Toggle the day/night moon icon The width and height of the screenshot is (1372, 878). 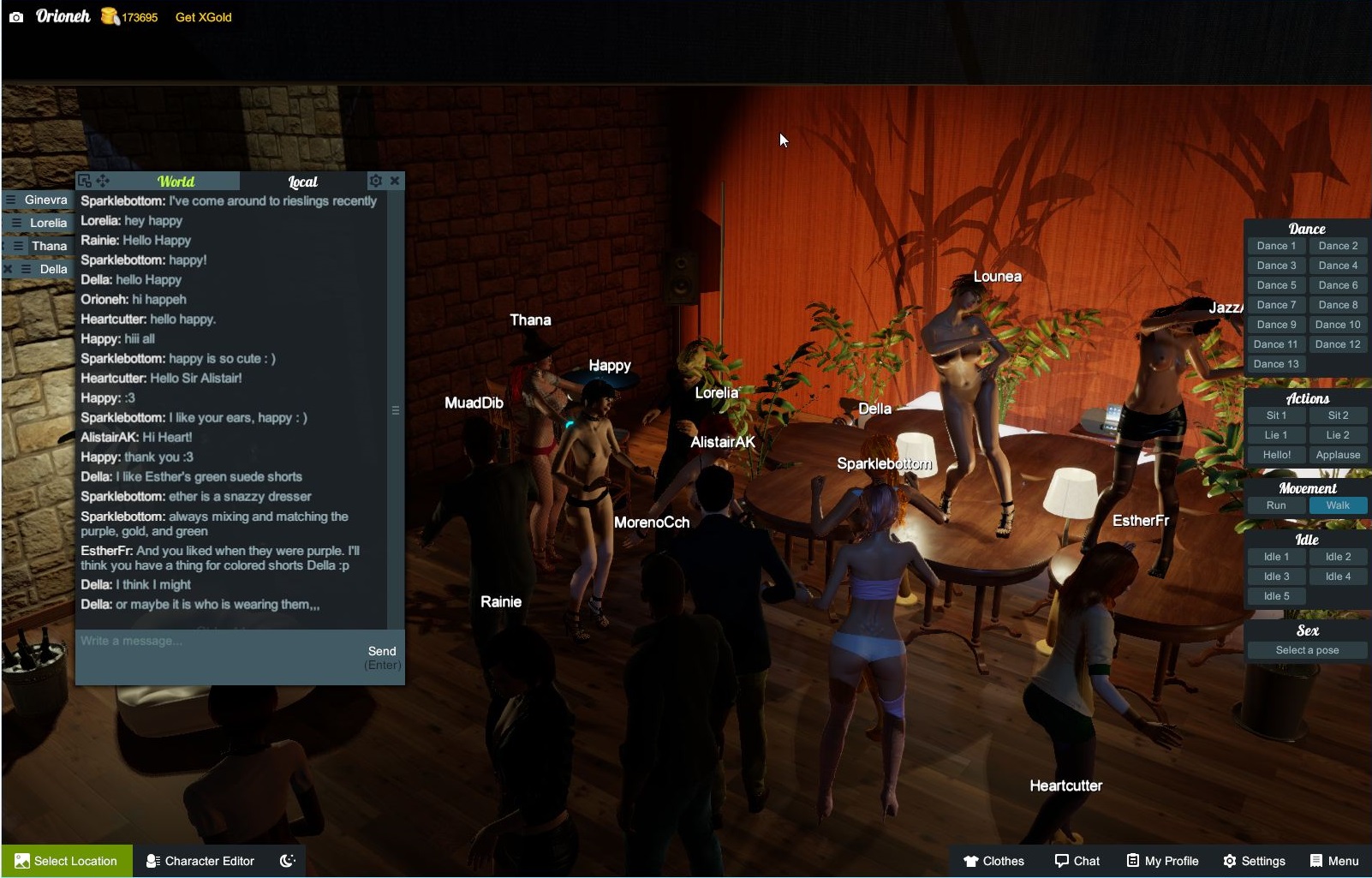pyautogui.click(x=288, y=861)
